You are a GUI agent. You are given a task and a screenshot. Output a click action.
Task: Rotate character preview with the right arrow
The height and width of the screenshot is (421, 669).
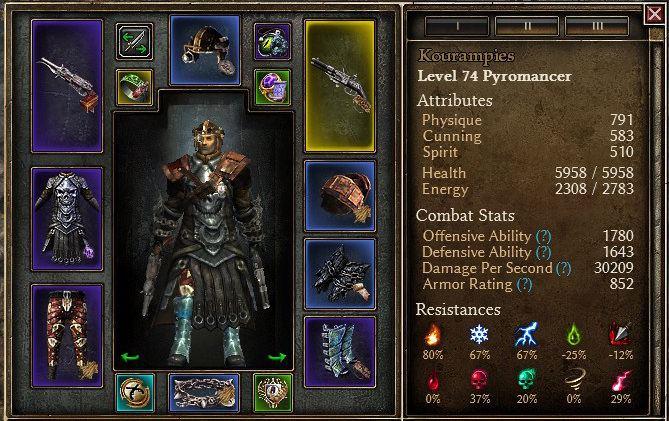[x=278, y=356]
